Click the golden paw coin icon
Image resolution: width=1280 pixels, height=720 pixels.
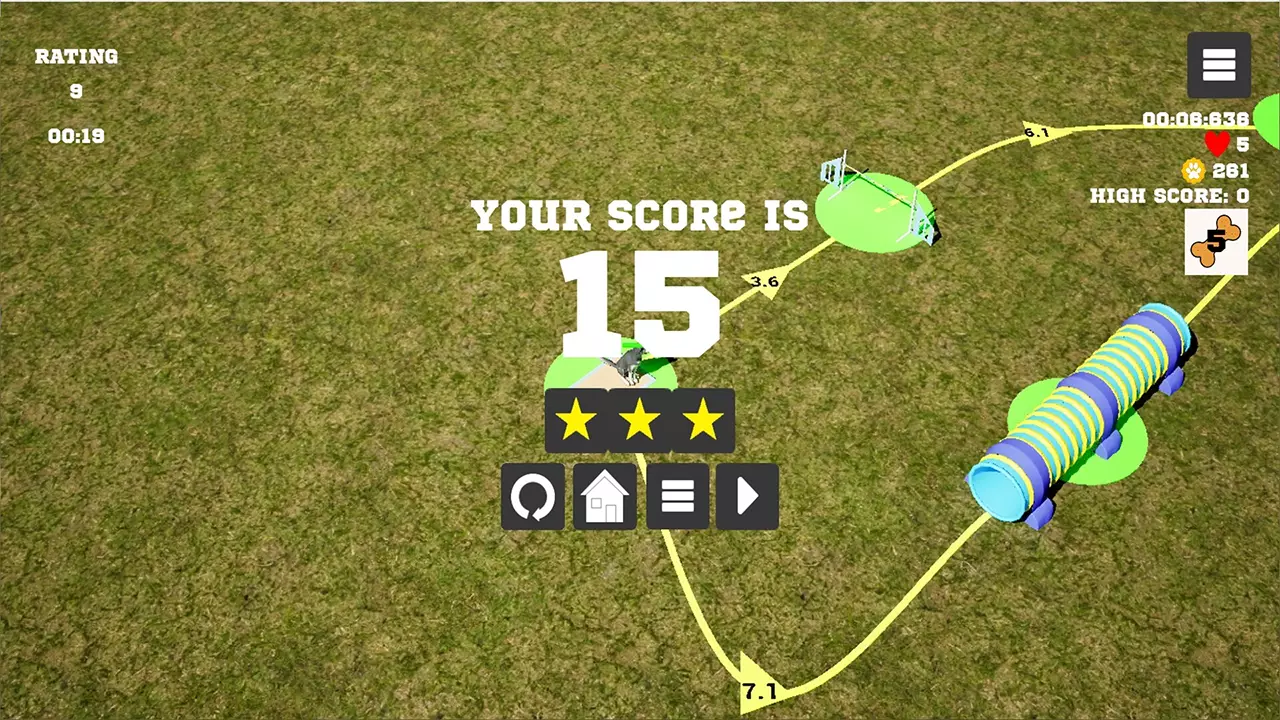click(1192, 171)
